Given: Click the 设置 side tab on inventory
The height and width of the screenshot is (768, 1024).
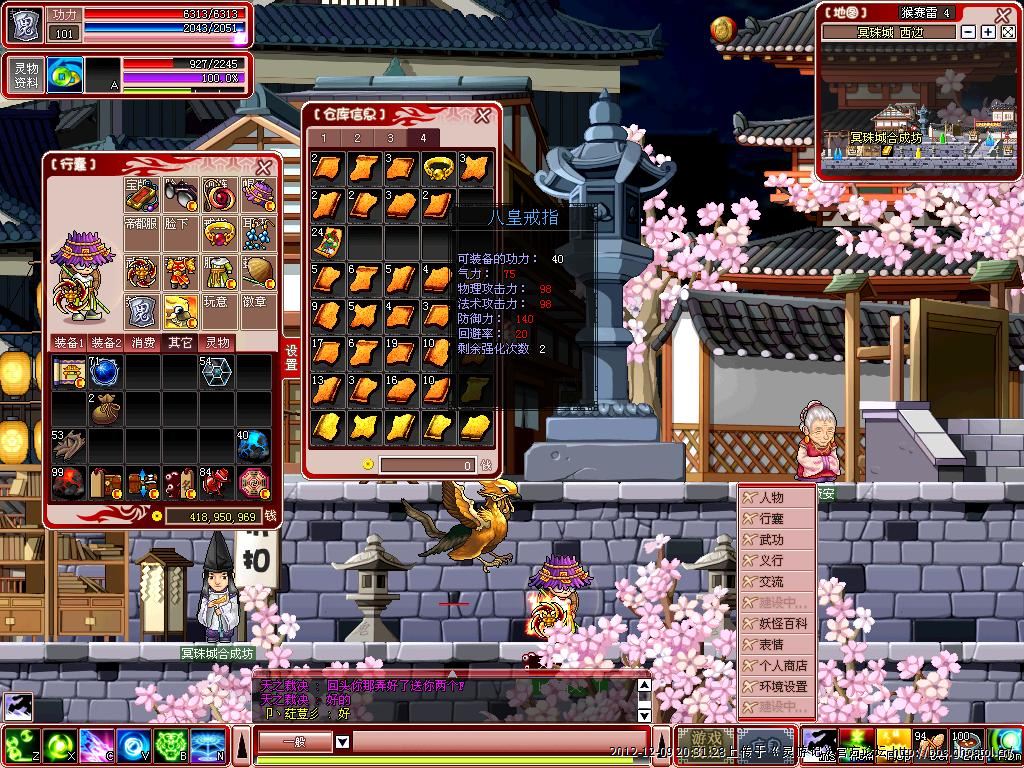Looking at the screenshot, I should click(292, 356).
